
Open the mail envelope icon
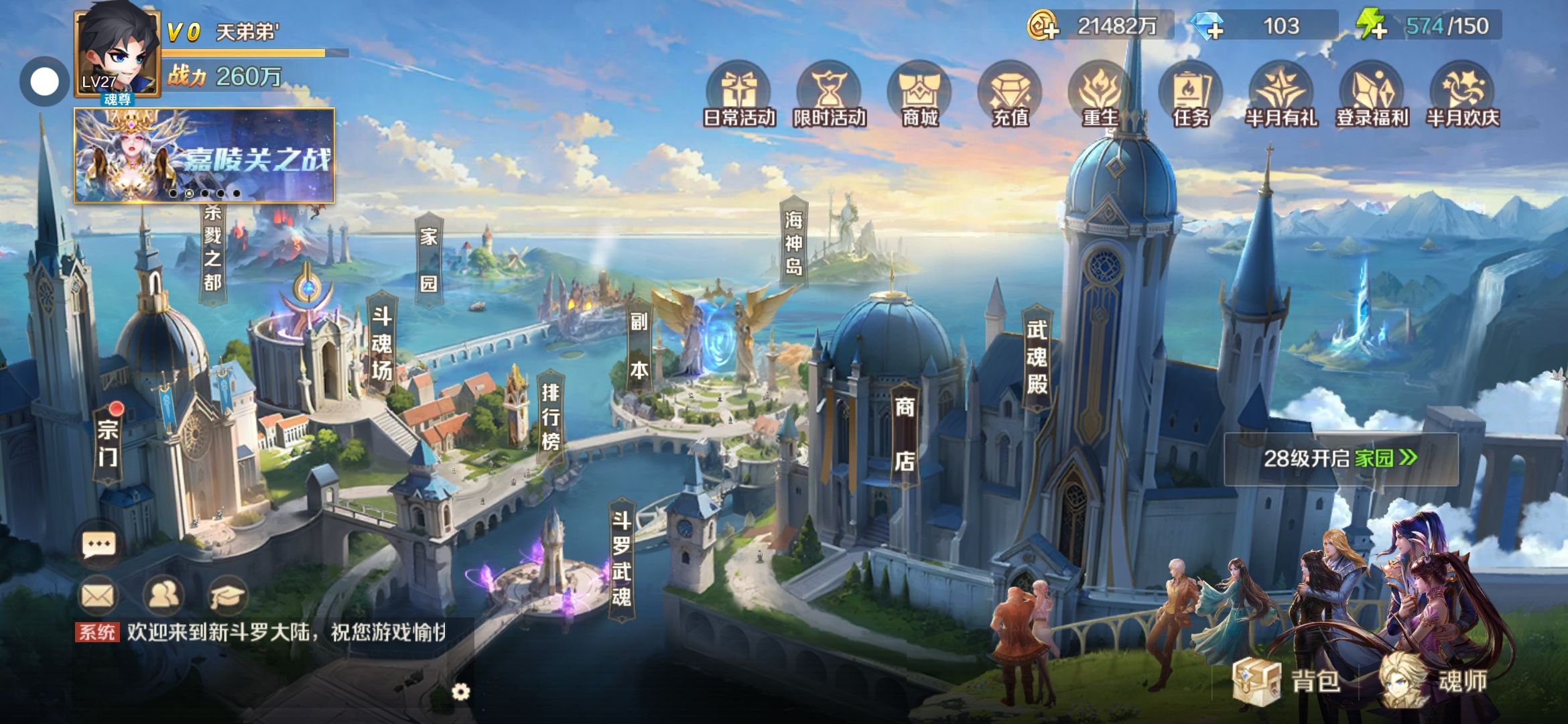click(99, 595)
